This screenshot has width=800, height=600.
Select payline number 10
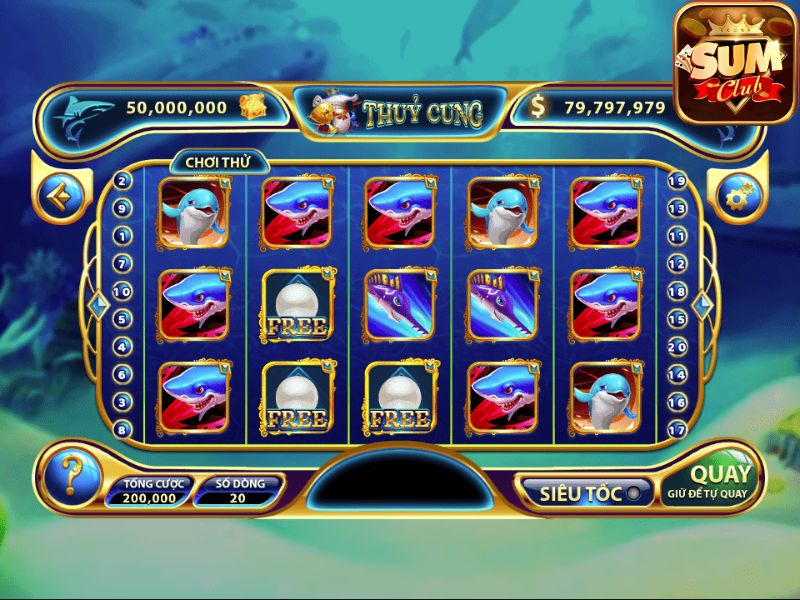tap(122, 292)
